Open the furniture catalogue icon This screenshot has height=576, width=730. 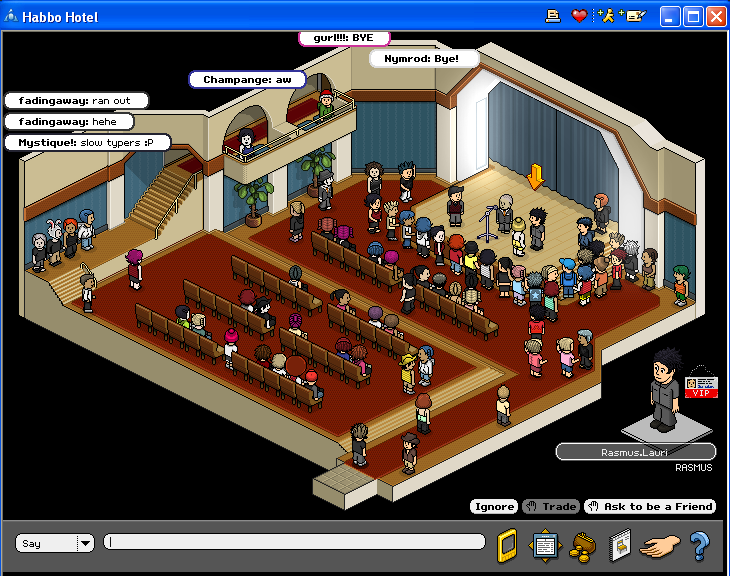620,544
